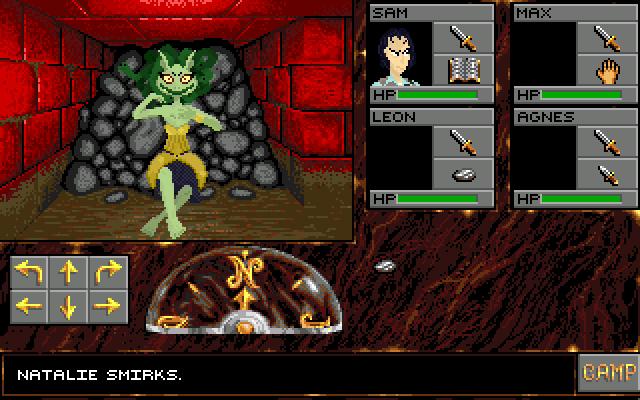Use Max's open hand slot
640x400 pixels.
(606, 70)
